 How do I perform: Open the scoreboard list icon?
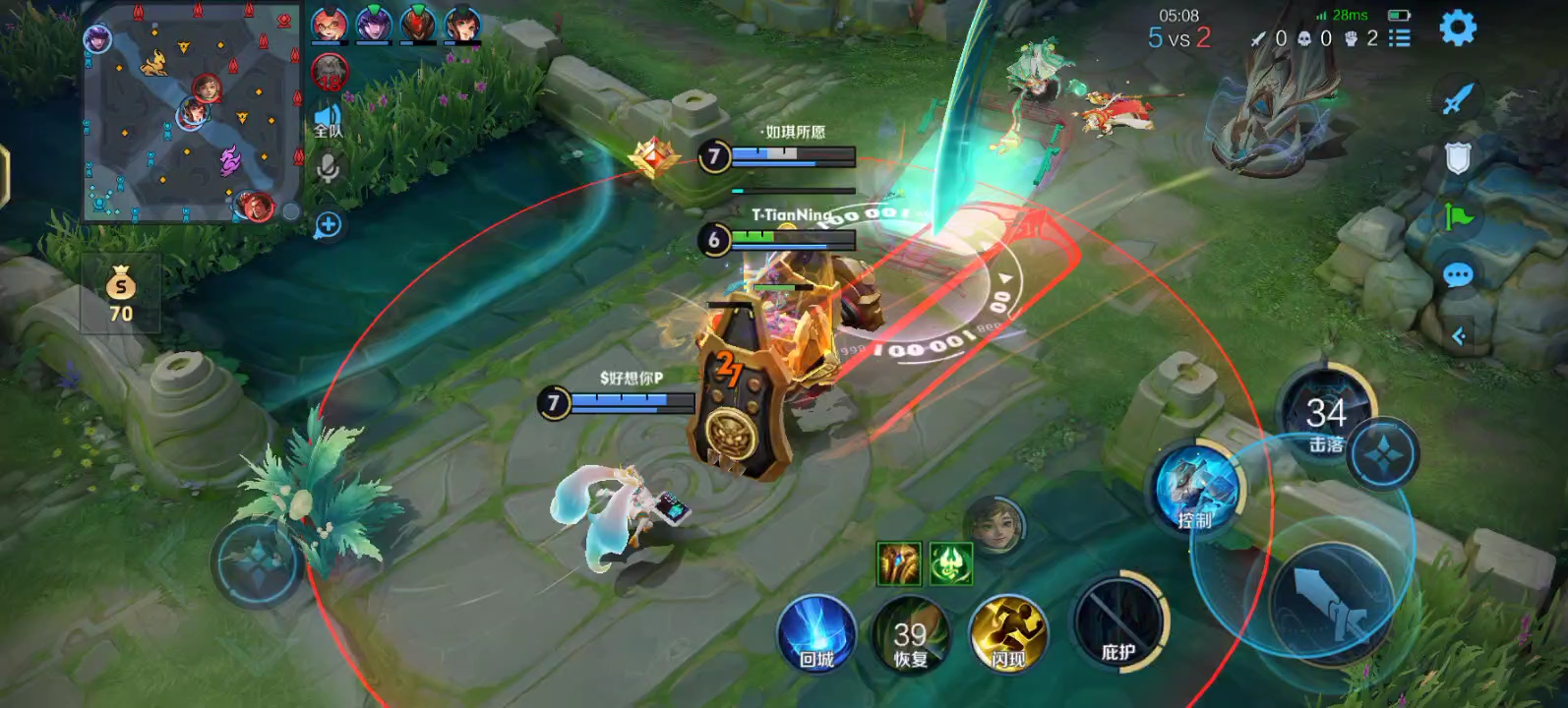1399,38
